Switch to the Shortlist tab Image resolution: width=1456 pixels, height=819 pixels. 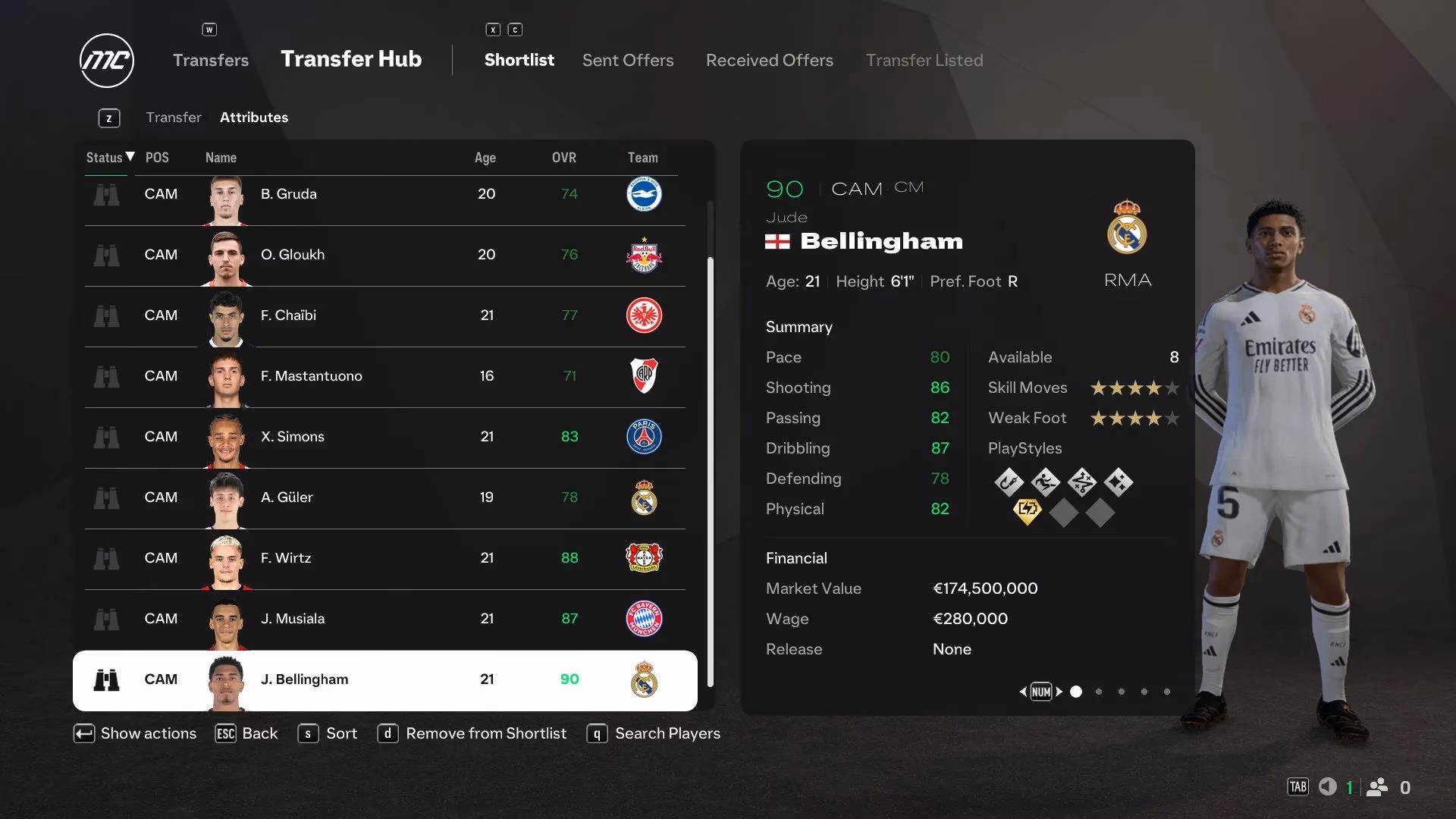pos(519,60)
